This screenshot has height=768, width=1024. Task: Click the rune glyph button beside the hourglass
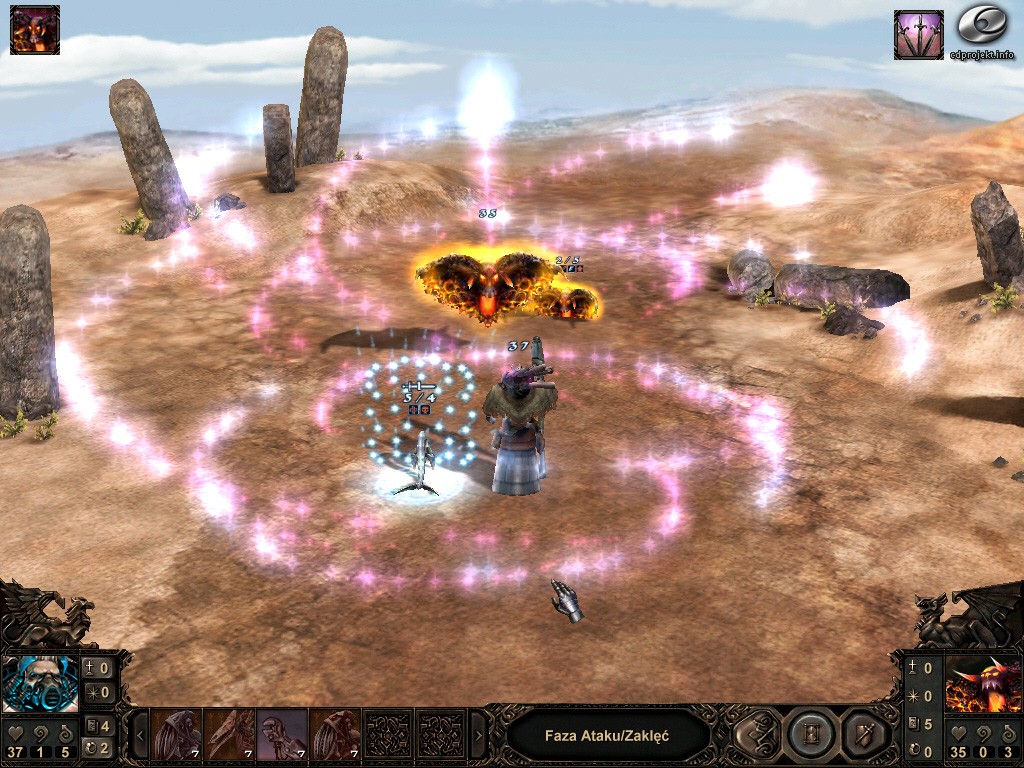[x=759, y=736]
